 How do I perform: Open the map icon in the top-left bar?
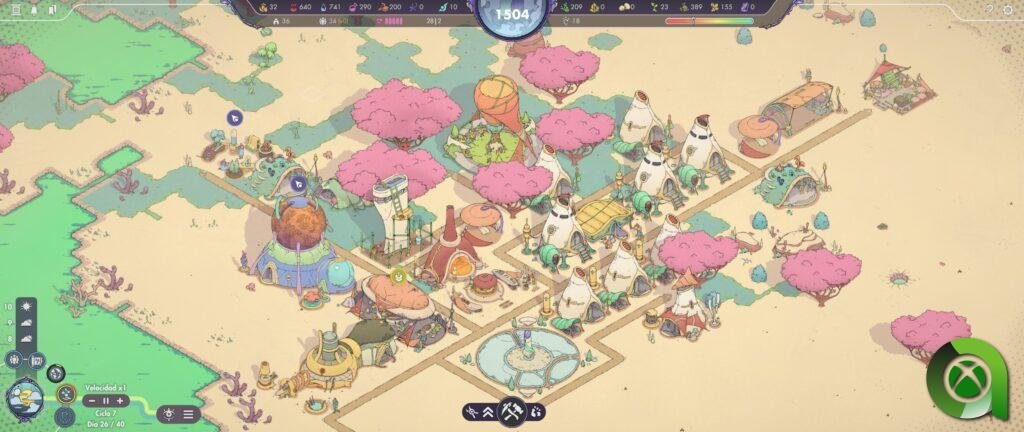[52, 8]
